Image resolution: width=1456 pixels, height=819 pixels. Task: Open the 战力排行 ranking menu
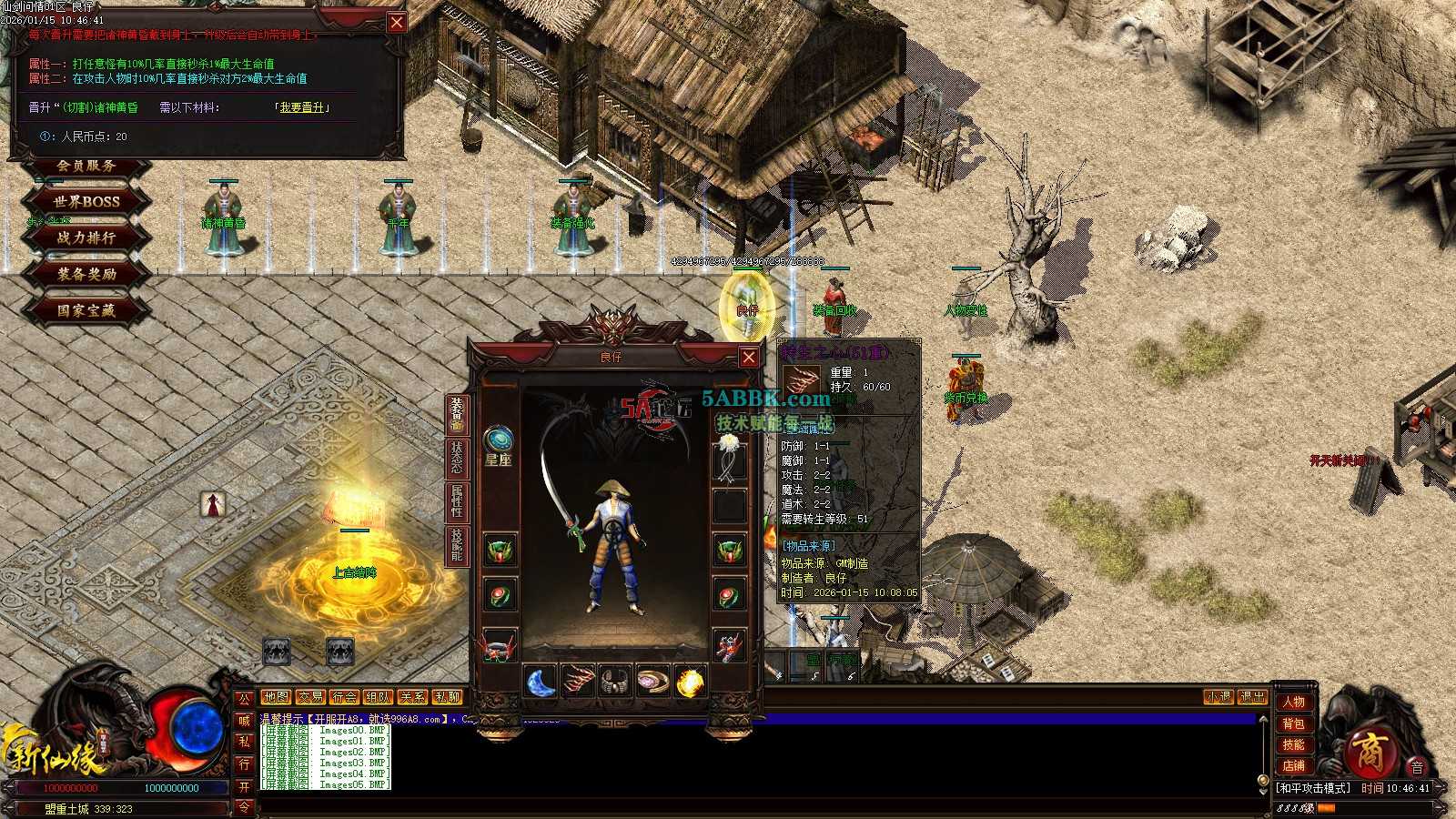pyautogui.click(x=86, y=238)
